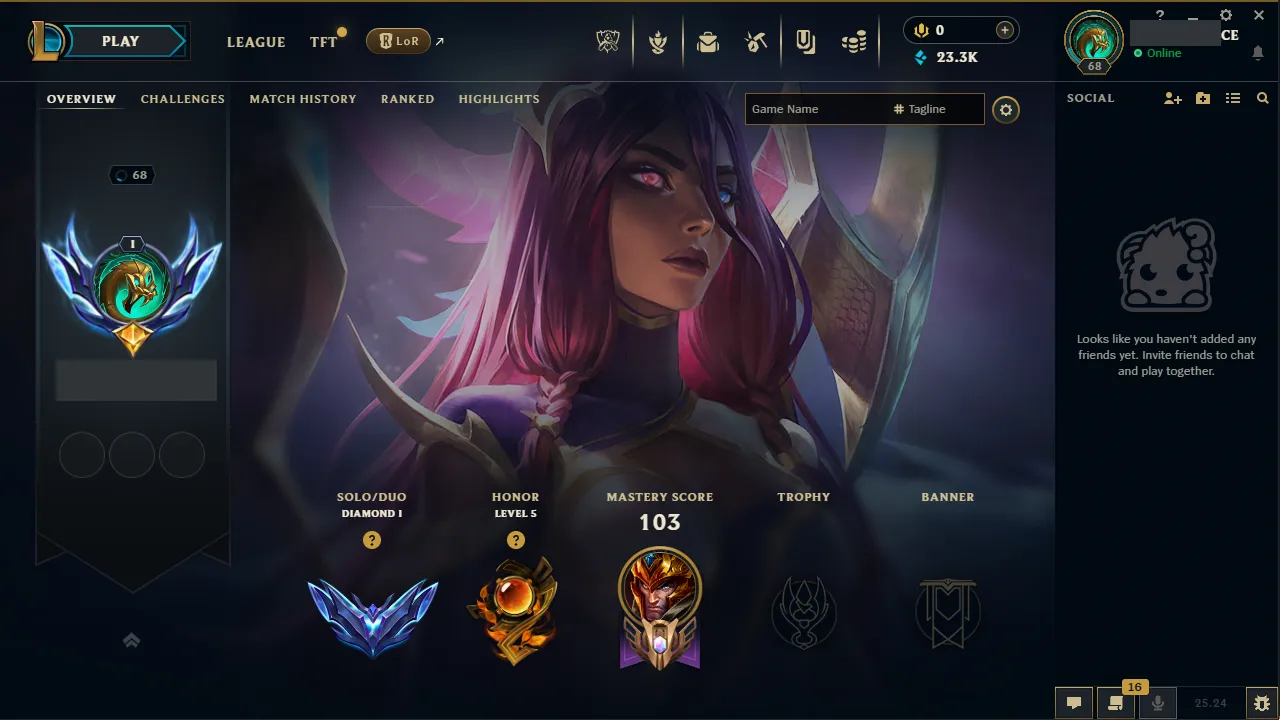Search friends using the magnifying glass icon
The height and width of the screenshot is (720, 1280).
pyautogui.click(x=1262, y=98)
